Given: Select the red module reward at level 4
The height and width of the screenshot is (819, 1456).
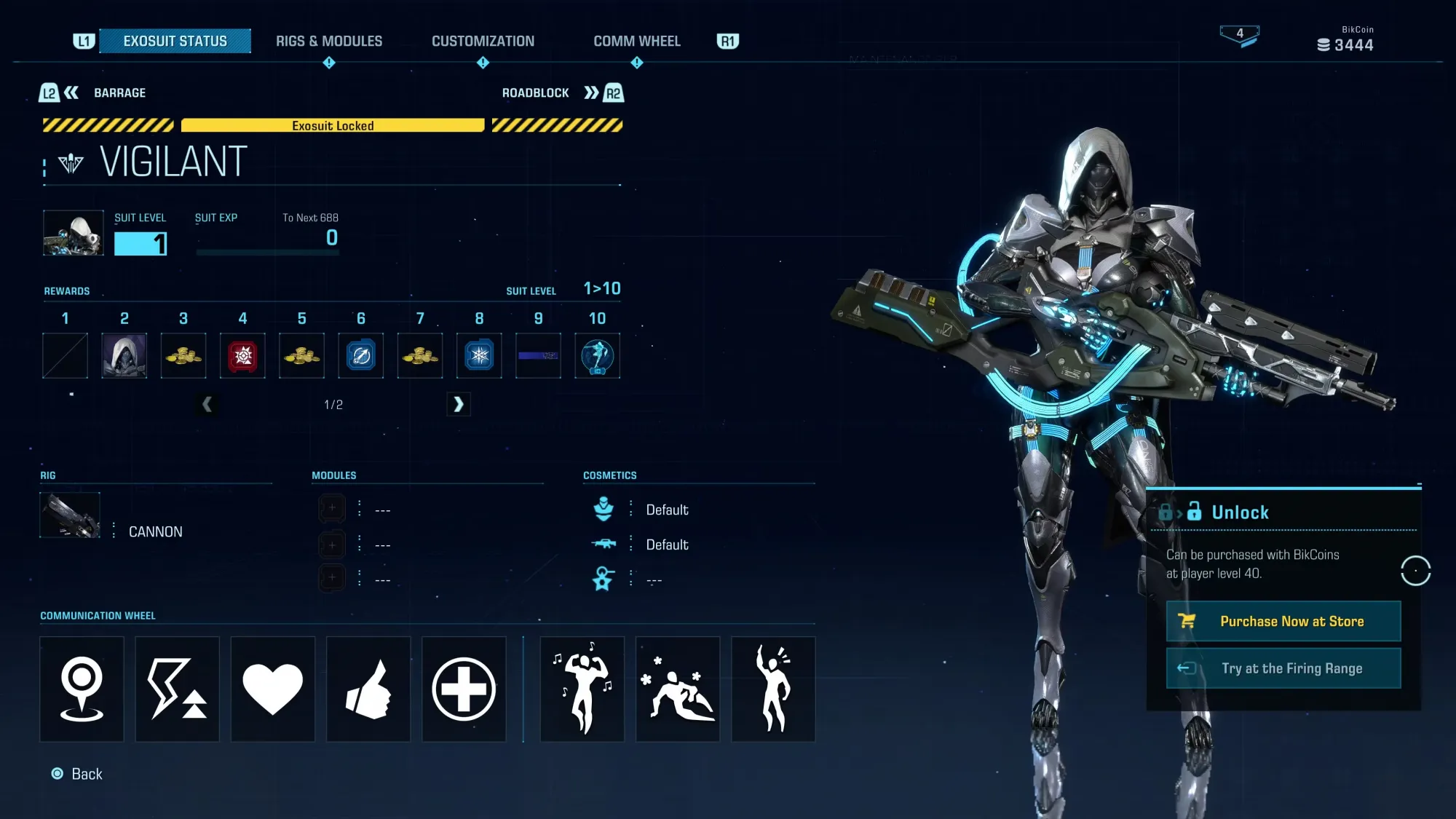Looking at the screenshot, I should 242,355.
